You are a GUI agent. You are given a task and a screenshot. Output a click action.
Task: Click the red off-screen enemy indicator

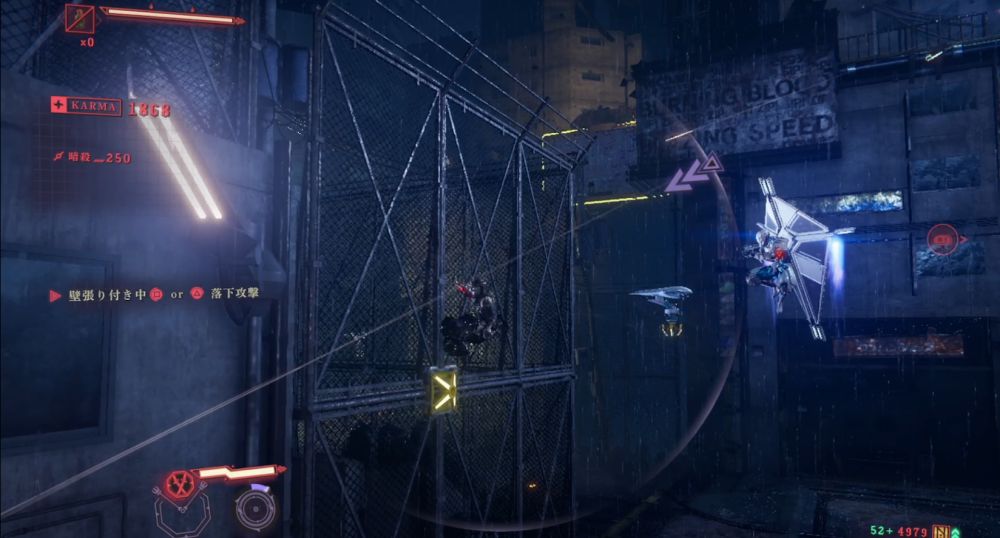[x=942, y=238]
